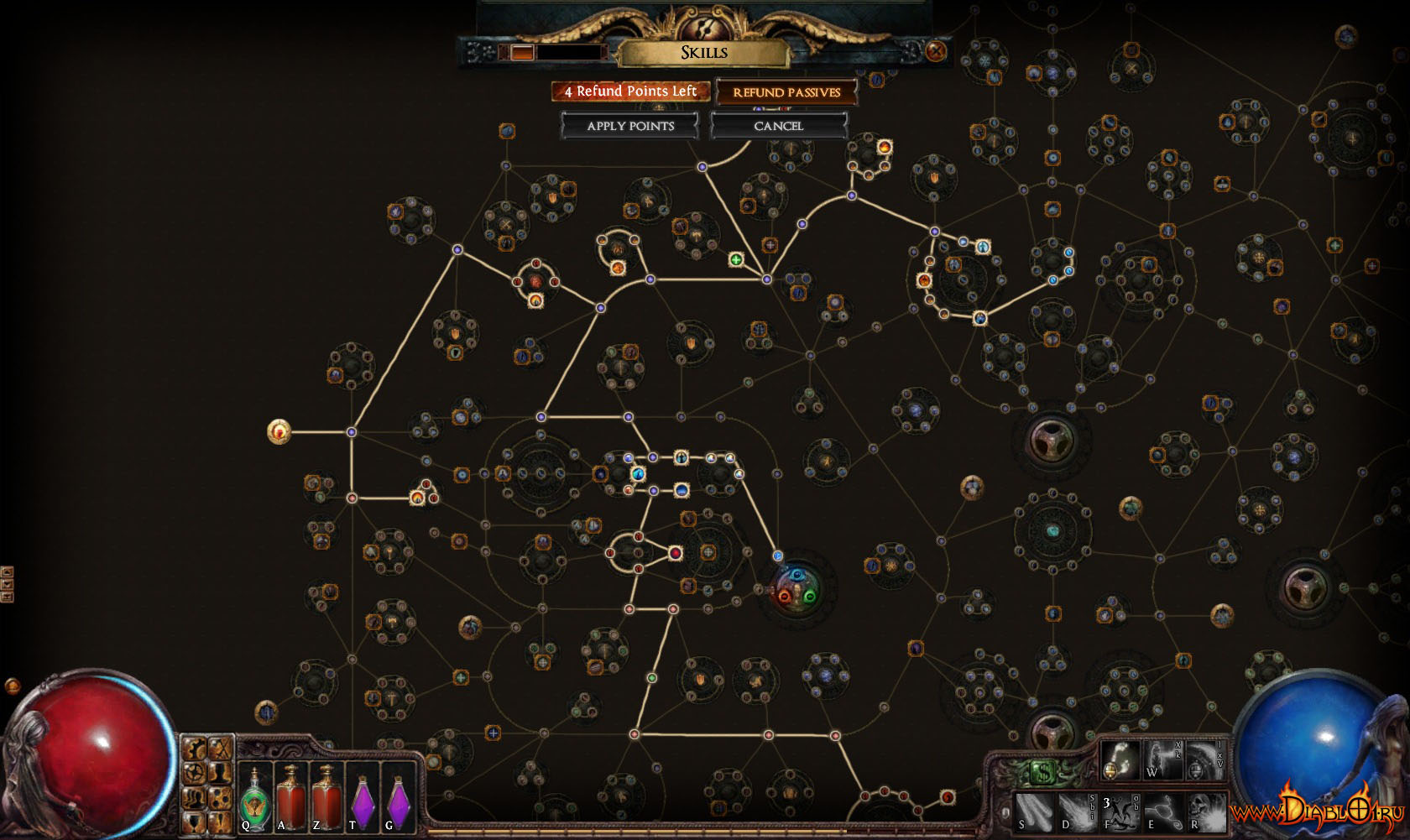Allocate the green plus passive node
The width and height of the screenshot is (1410, 840).
(736, 260)
